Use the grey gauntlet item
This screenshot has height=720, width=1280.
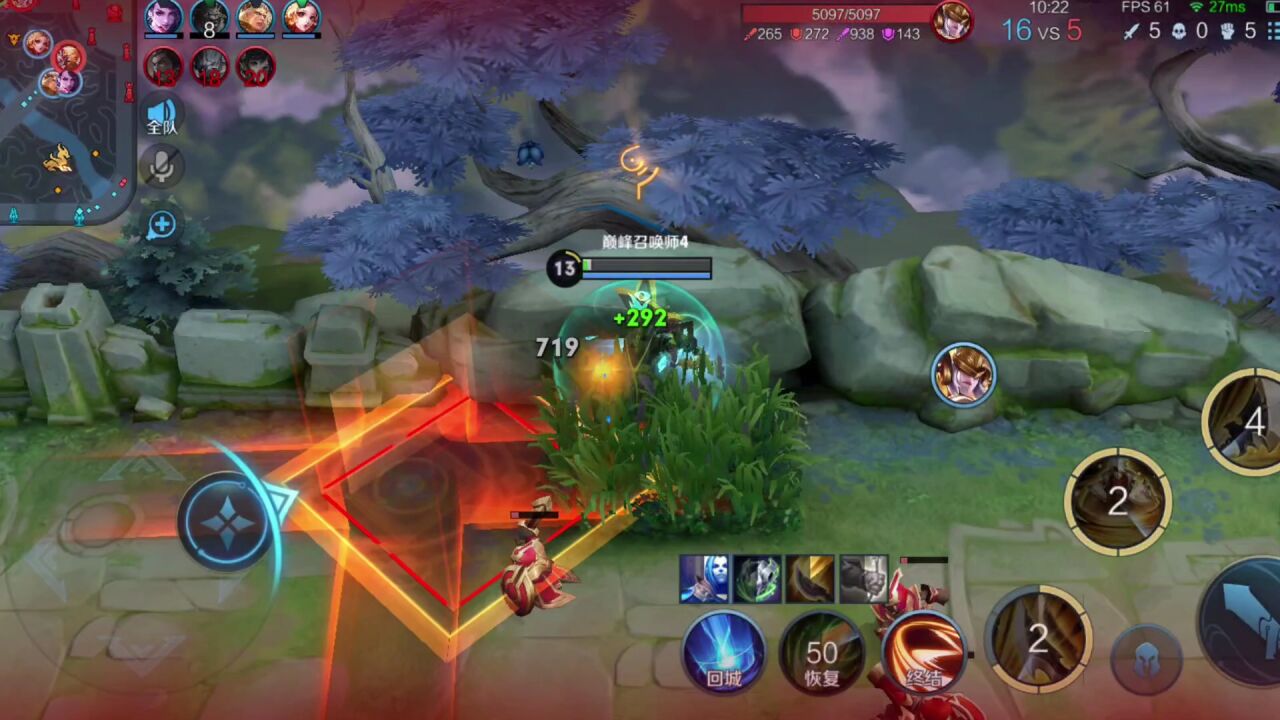tap(863, 579)
